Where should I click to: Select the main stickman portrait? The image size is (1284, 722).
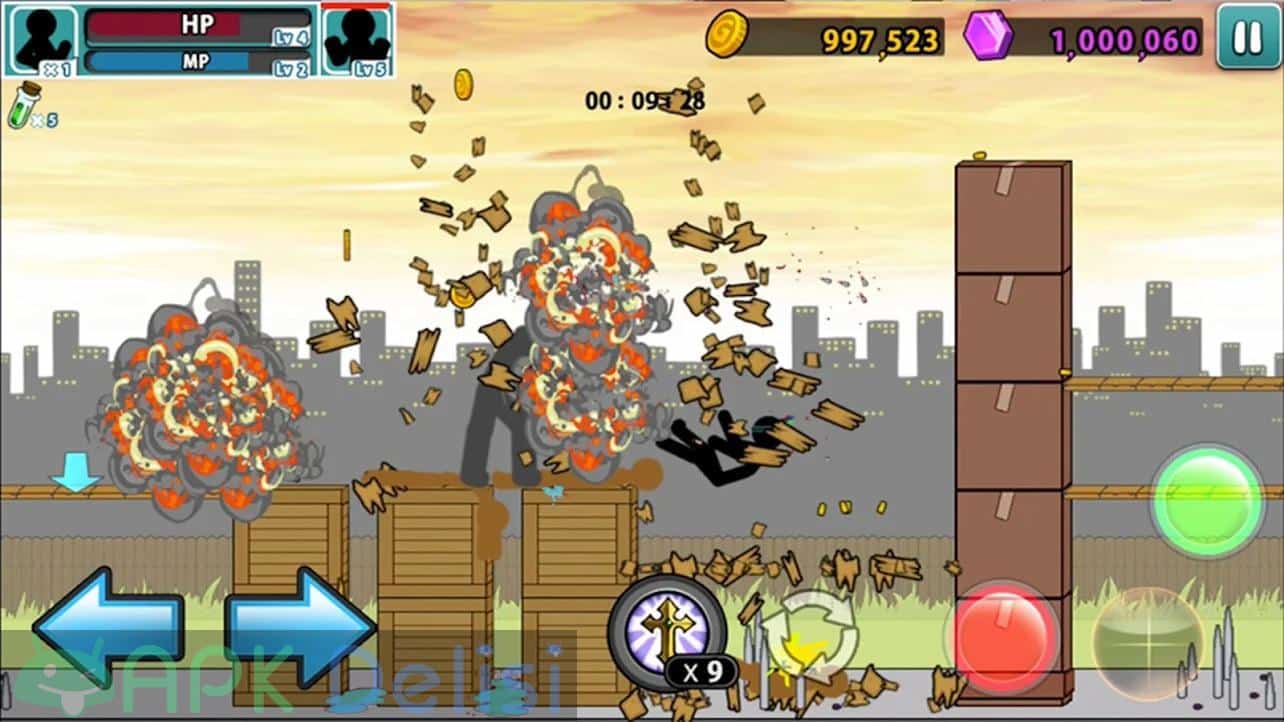[42, 39]
